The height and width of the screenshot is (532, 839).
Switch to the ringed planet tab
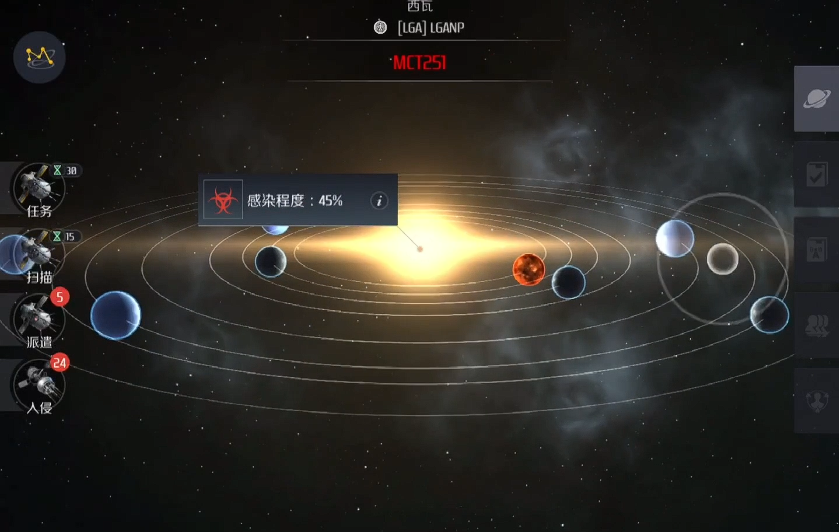point(816,99)
